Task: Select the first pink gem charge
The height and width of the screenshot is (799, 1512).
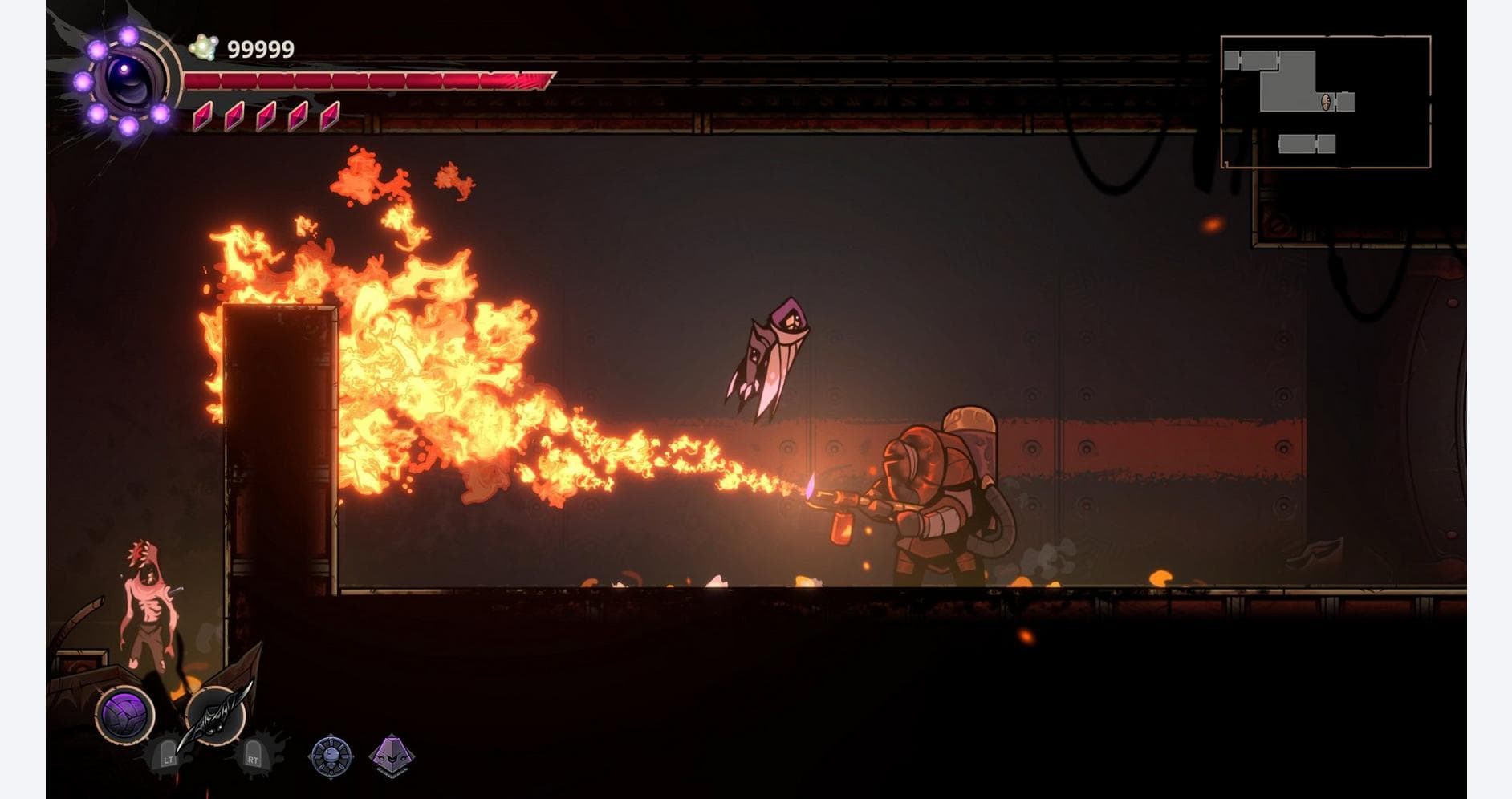Action: [x=202, y=116]
